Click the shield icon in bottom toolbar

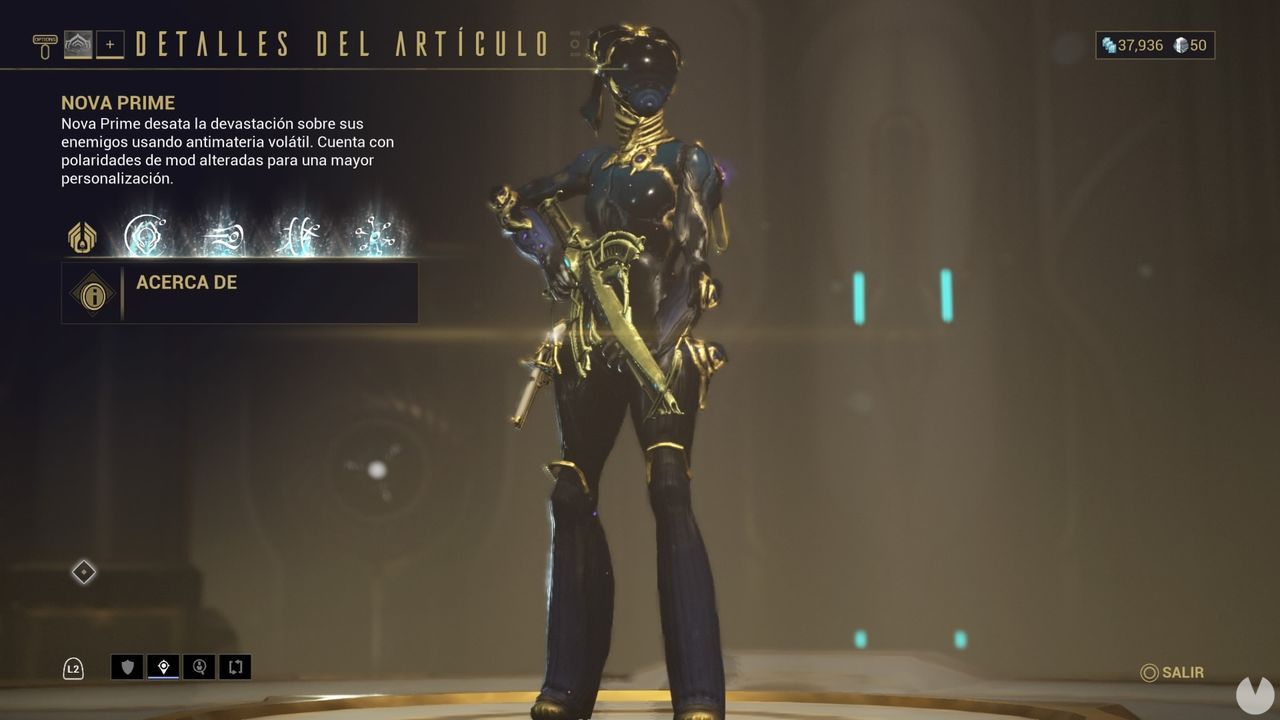(x=126, y=667)
